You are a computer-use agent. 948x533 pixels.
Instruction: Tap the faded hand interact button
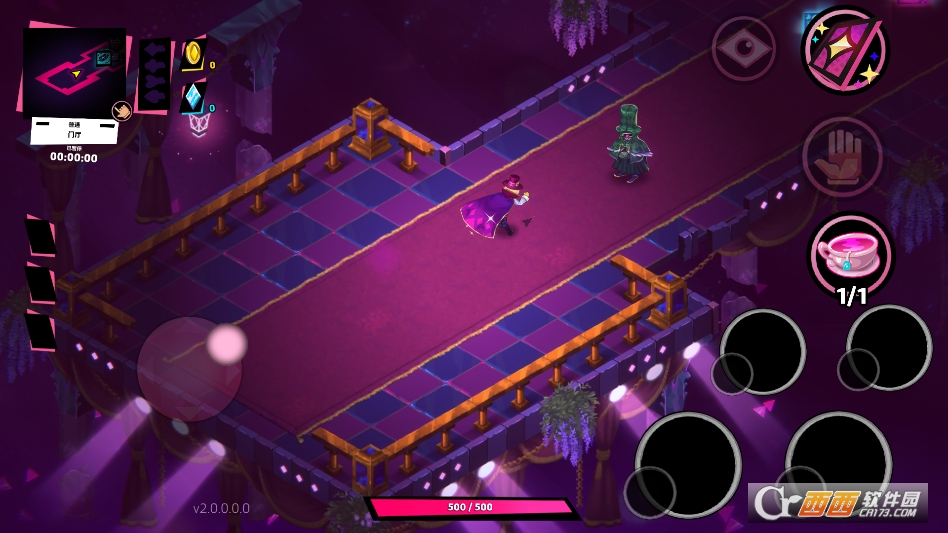[x=842, y=157]
